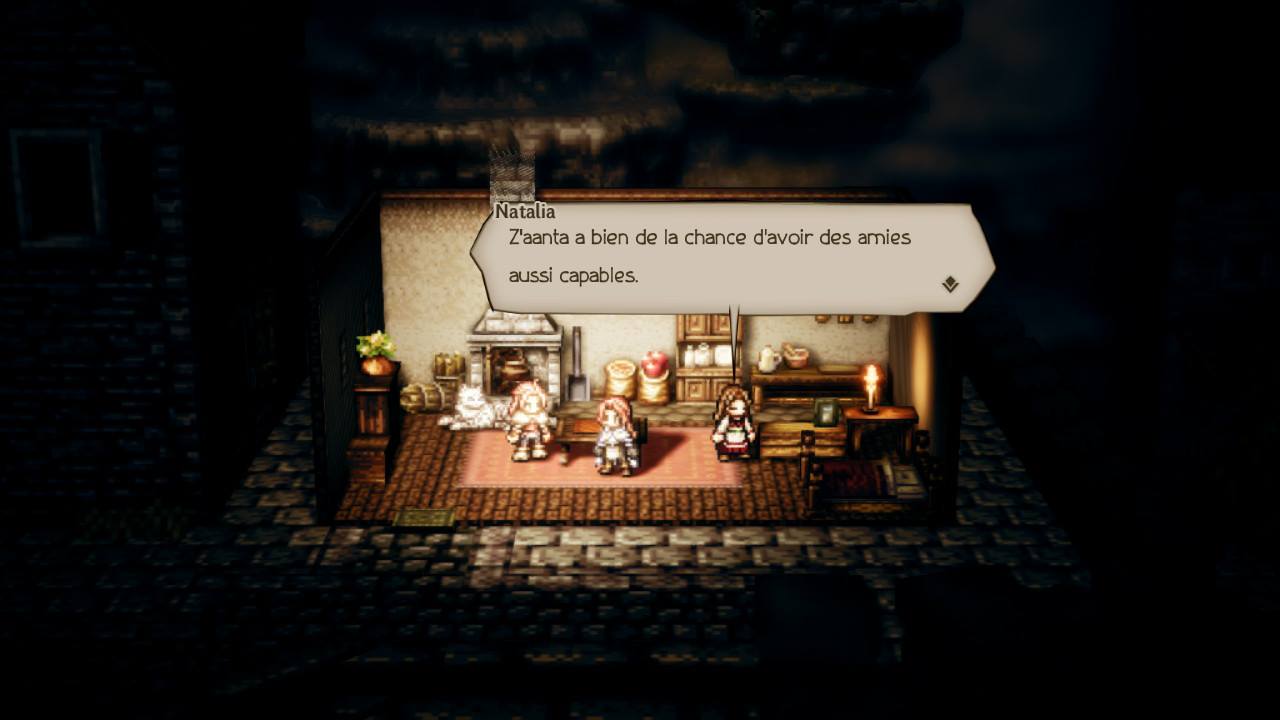
Task: Click the barrel left of the cat
Action: (422, 396)
